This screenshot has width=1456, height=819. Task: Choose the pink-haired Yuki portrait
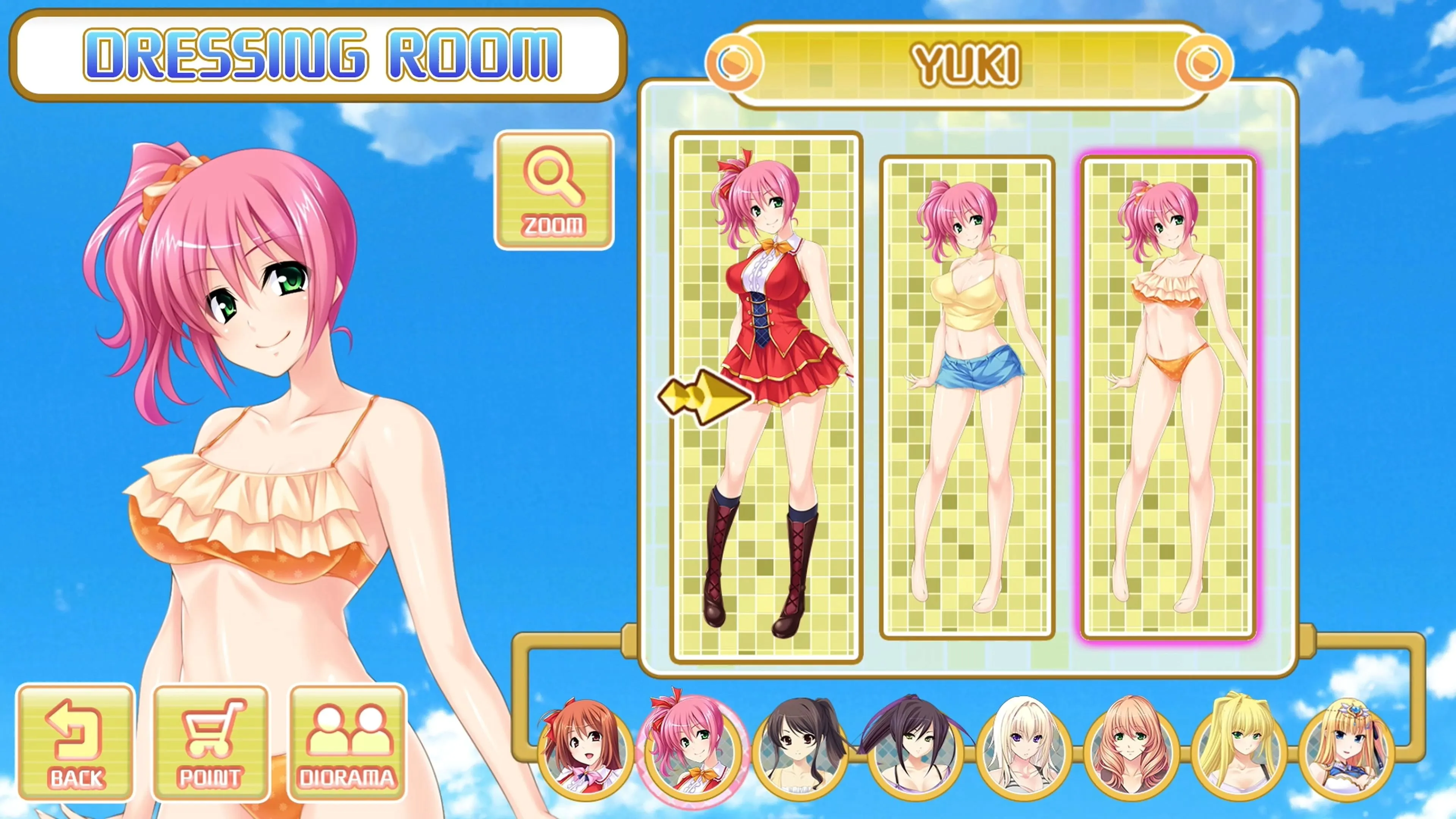(692, 749)
